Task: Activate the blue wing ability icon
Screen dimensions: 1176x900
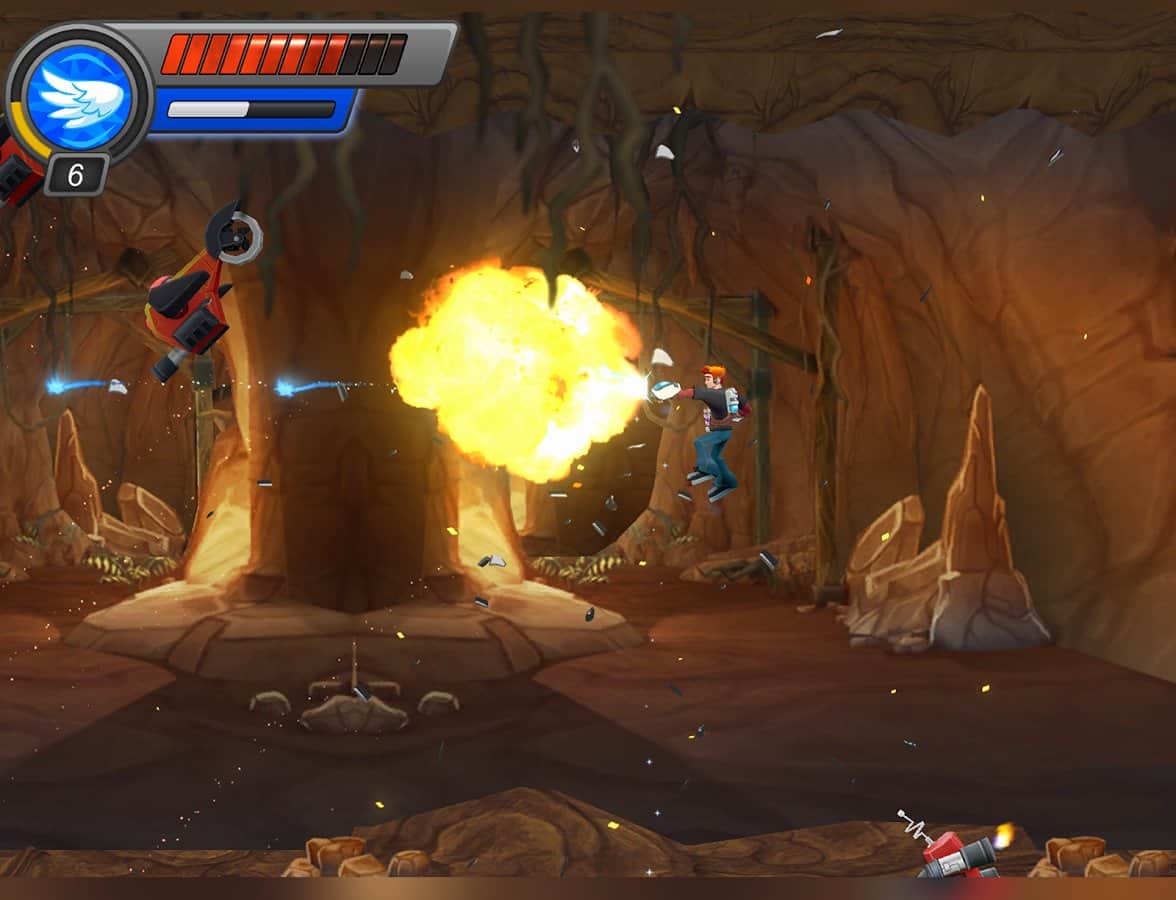Action: 80,96
